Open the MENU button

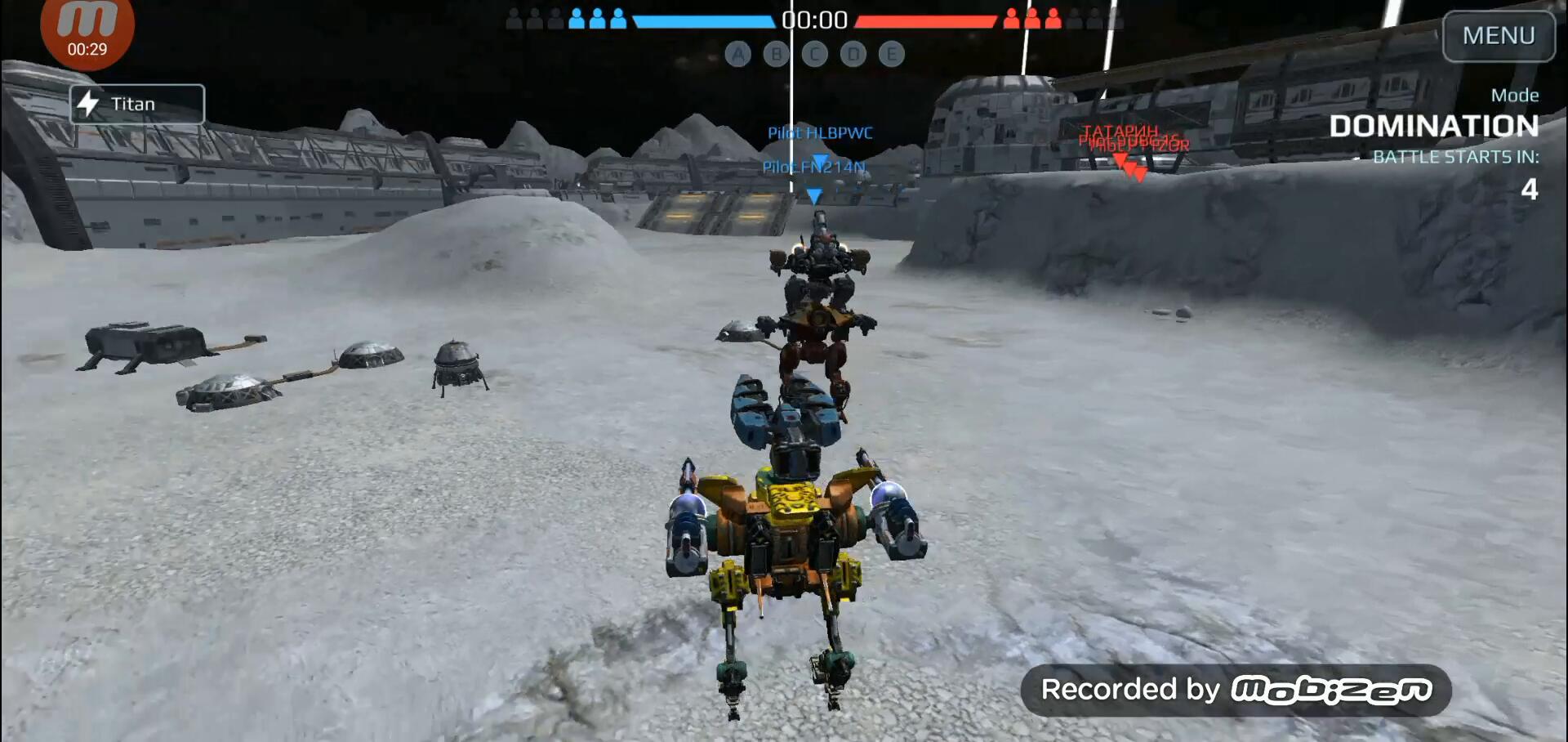[x=1498, y=36]
